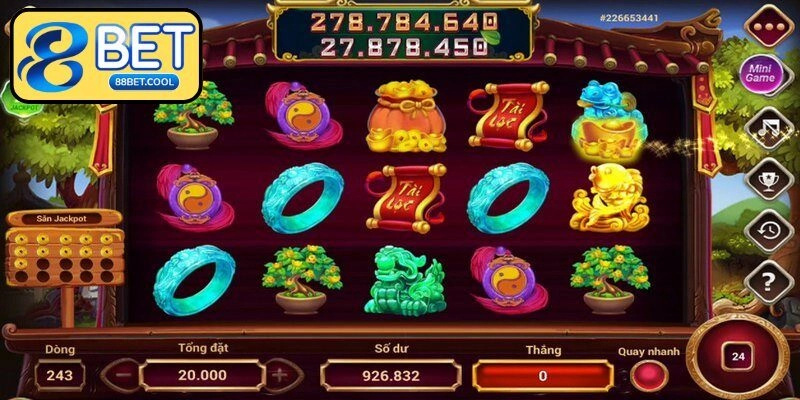
Task: Select the Dòng 243 lines box
Action: pyautogui.click(x=59, y=375)
